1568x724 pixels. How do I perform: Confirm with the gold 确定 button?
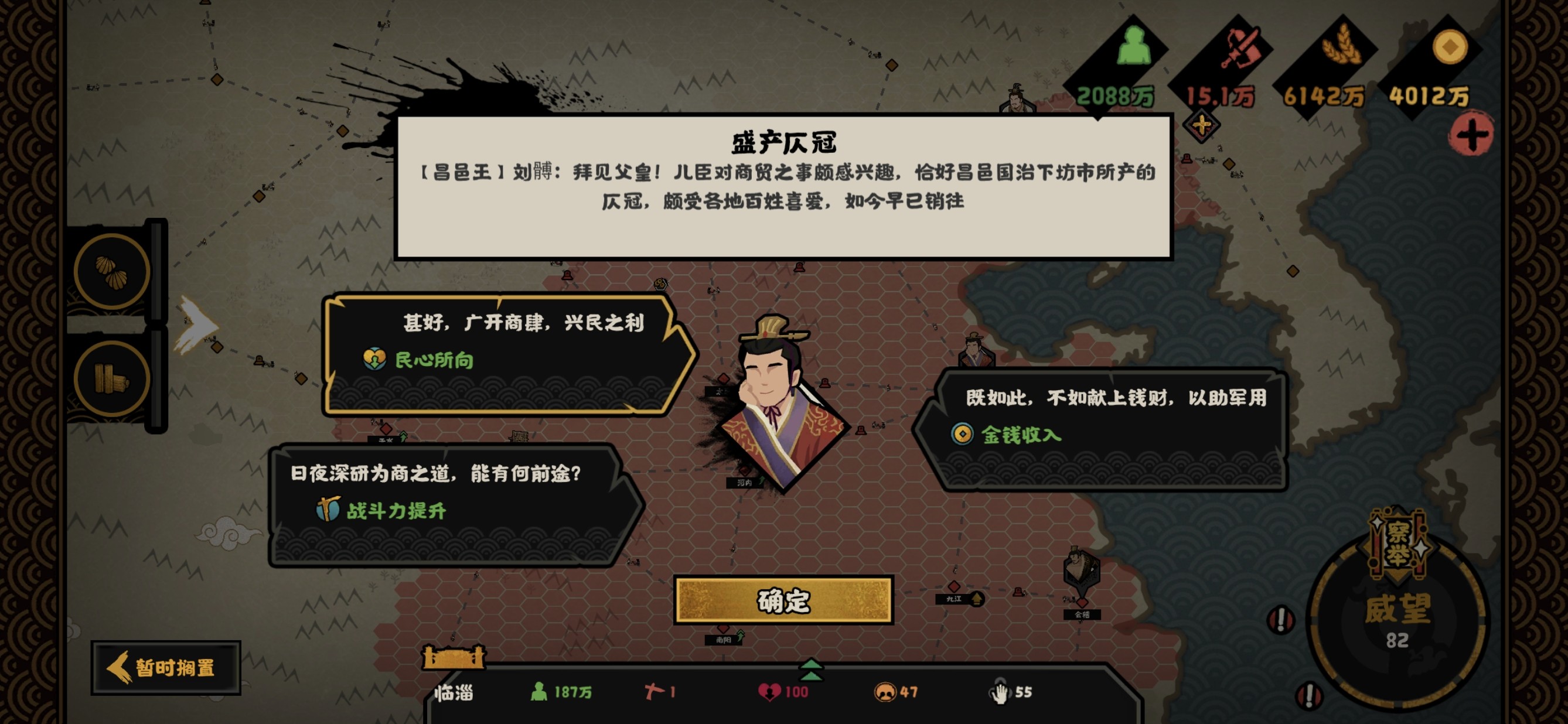pyautogui.click(x=783, y=600)
